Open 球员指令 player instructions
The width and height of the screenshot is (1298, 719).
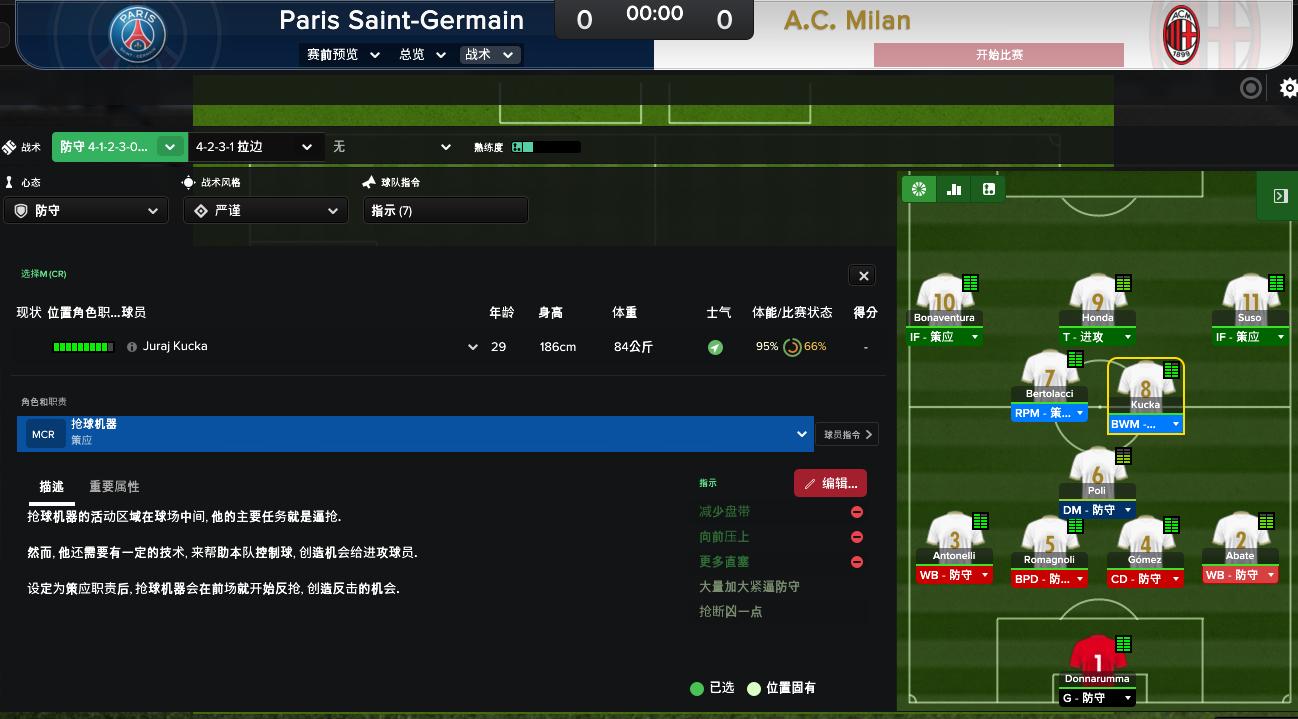[x=848, y=434]
